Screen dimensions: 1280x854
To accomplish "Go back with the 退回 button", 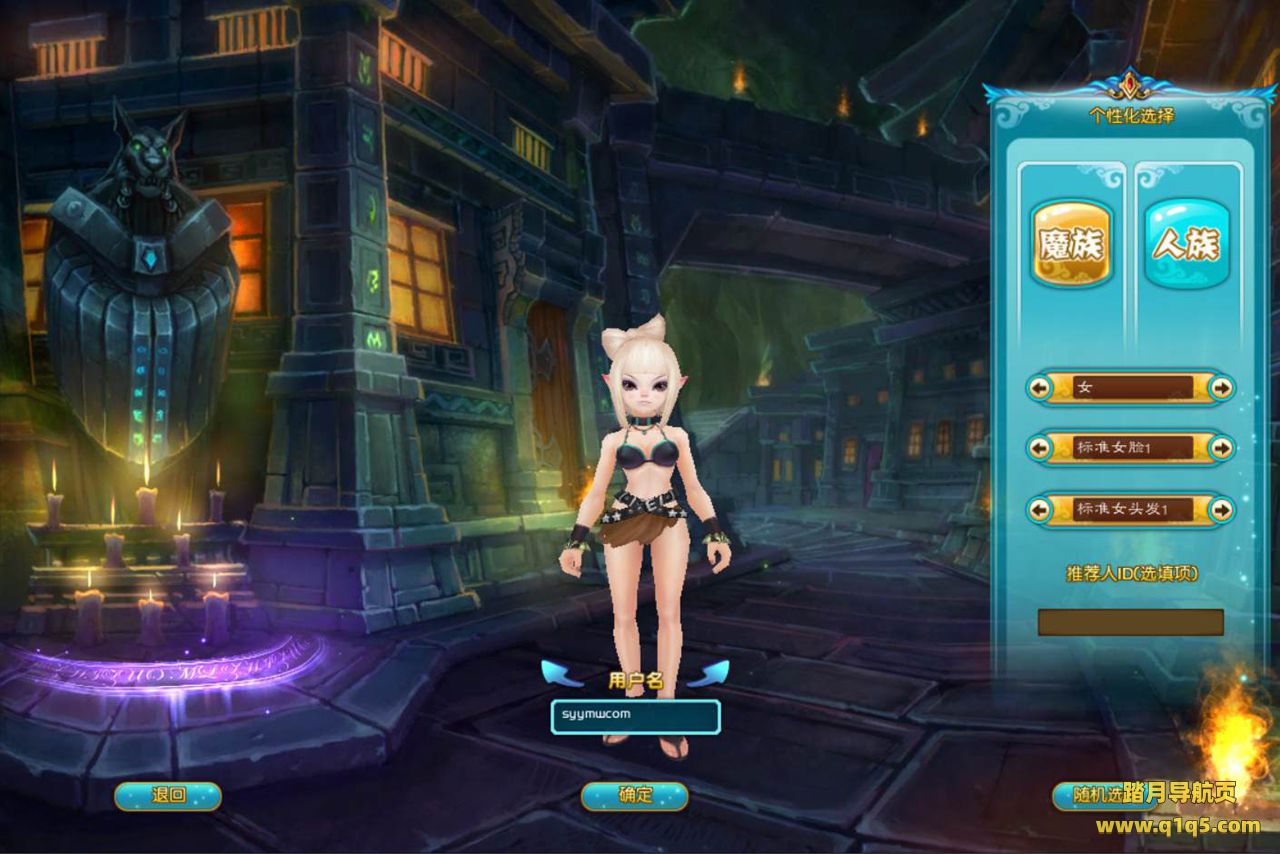I will [x=168, y=796].
